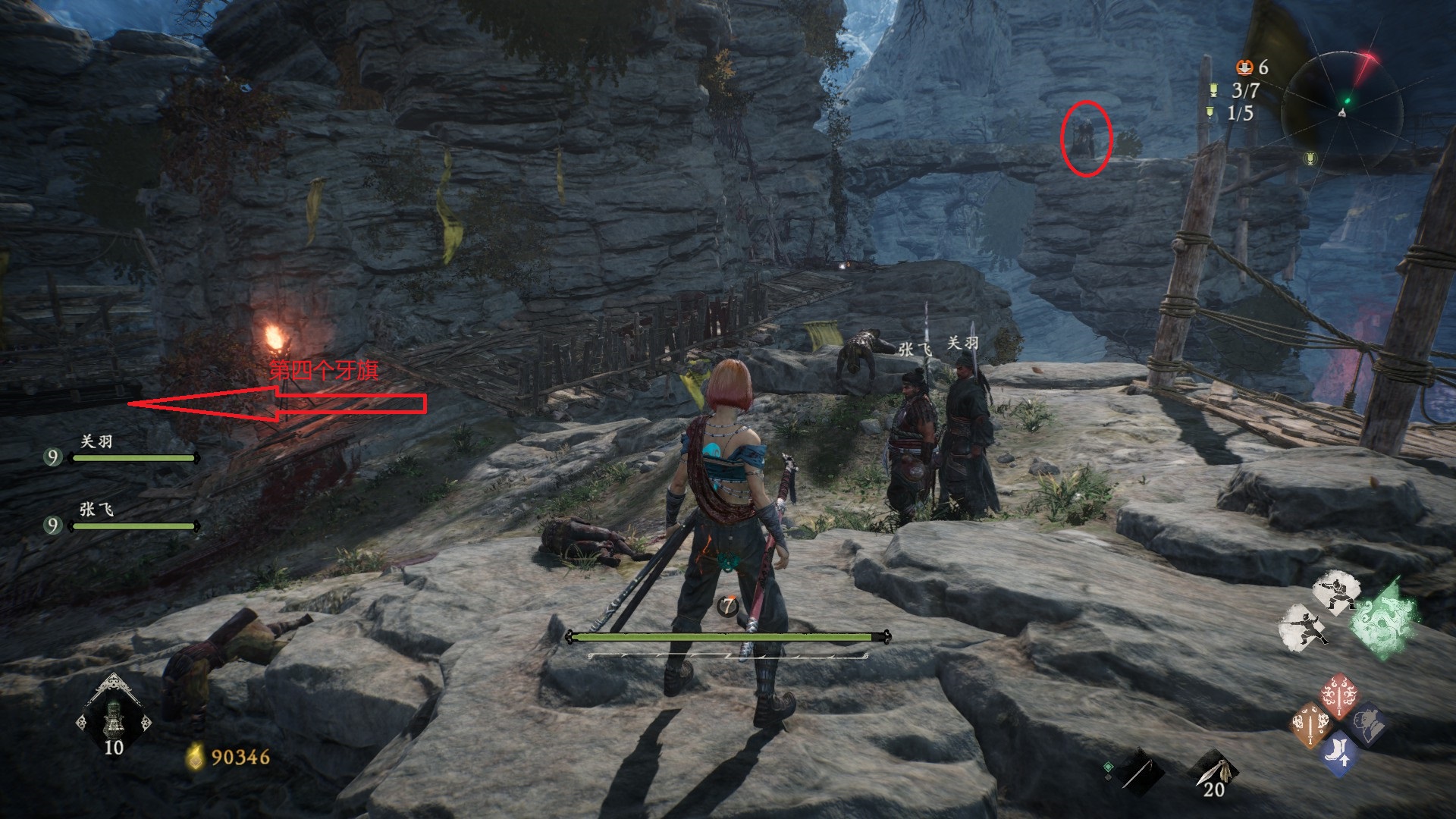Select the battle flag marker below the minimap
The image size is (1456, 819).
coord(1310,158)
